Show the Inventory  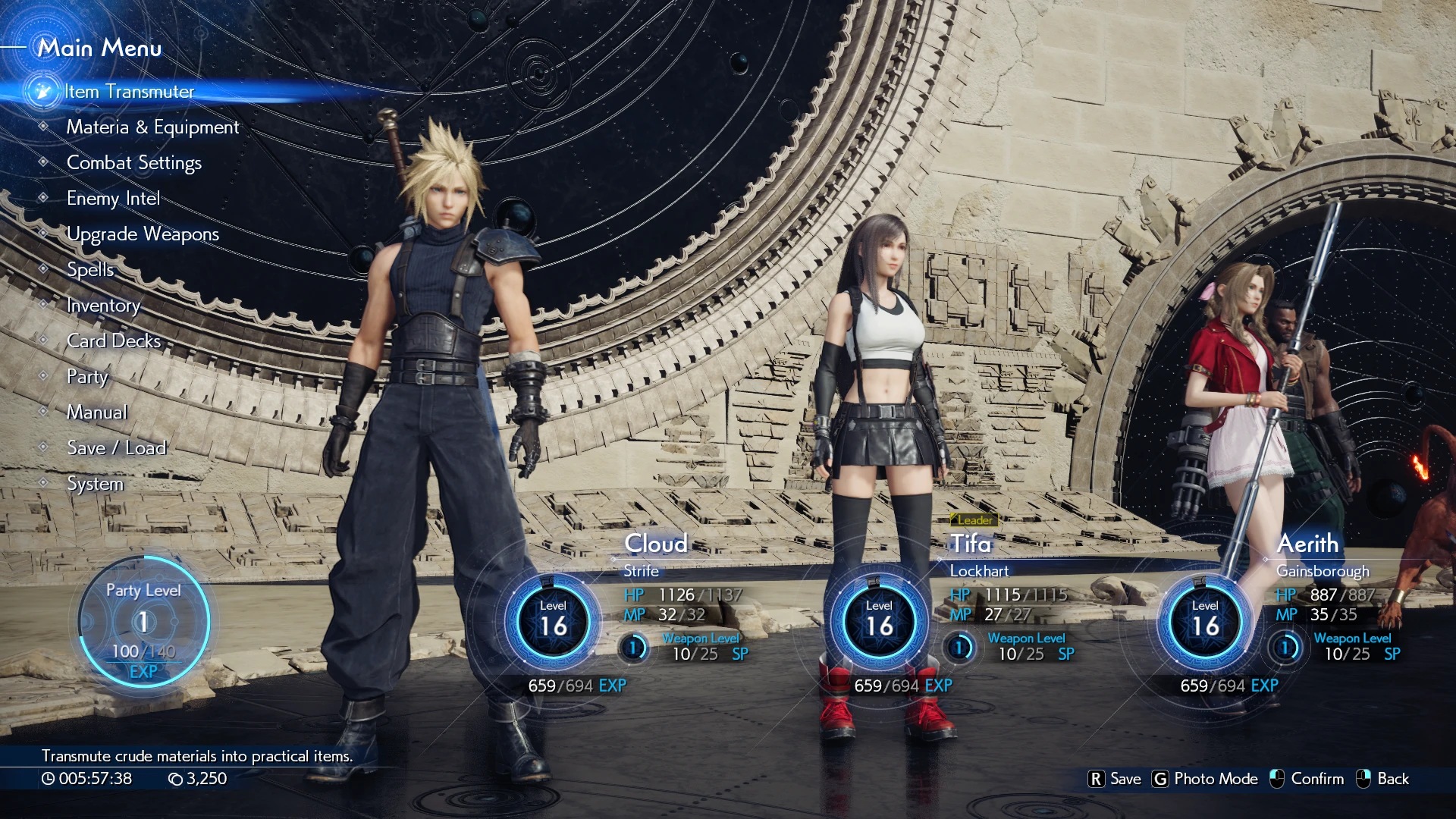point(103,306)
